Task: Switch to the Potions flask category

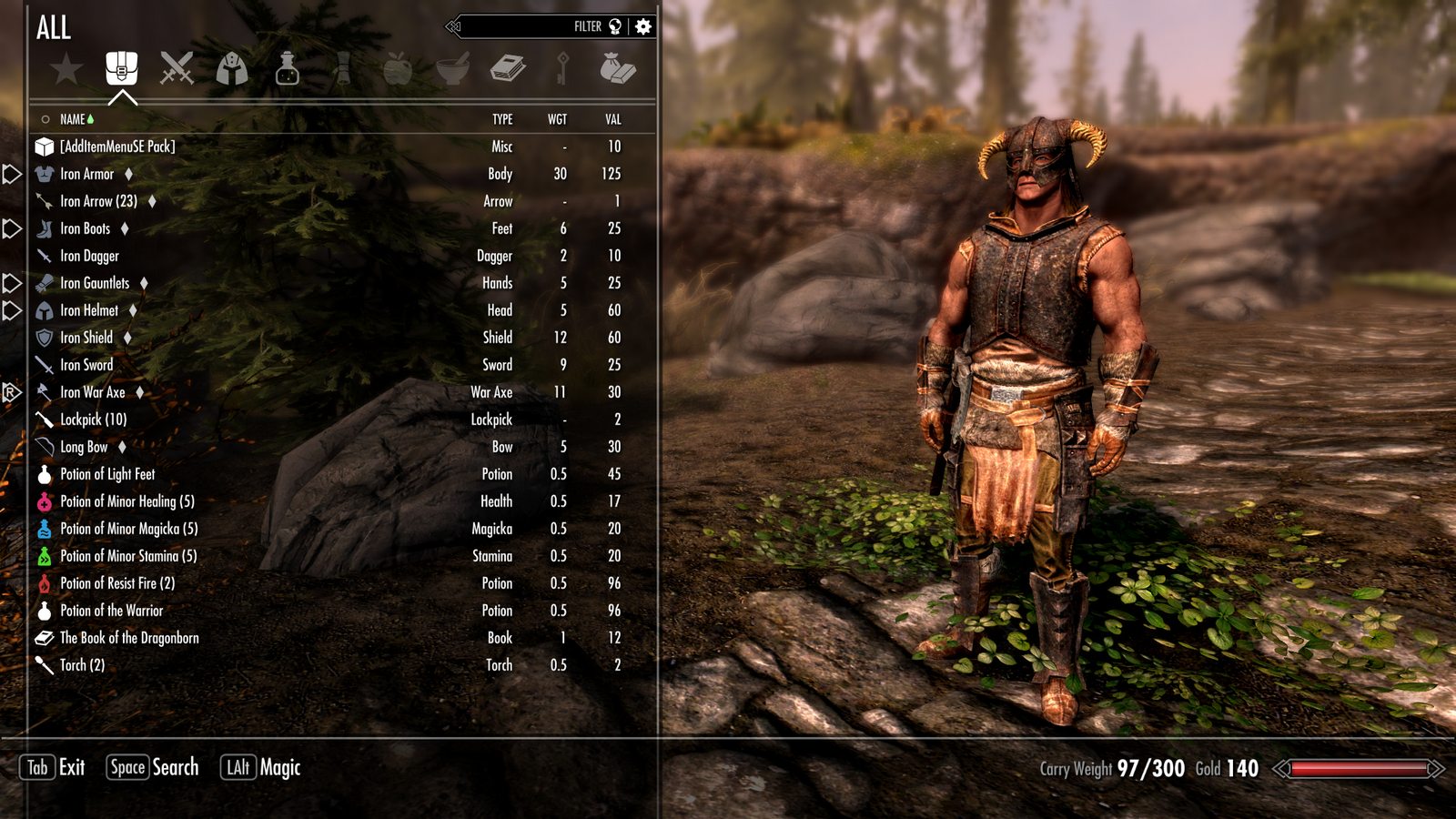Action: point(288,69)
